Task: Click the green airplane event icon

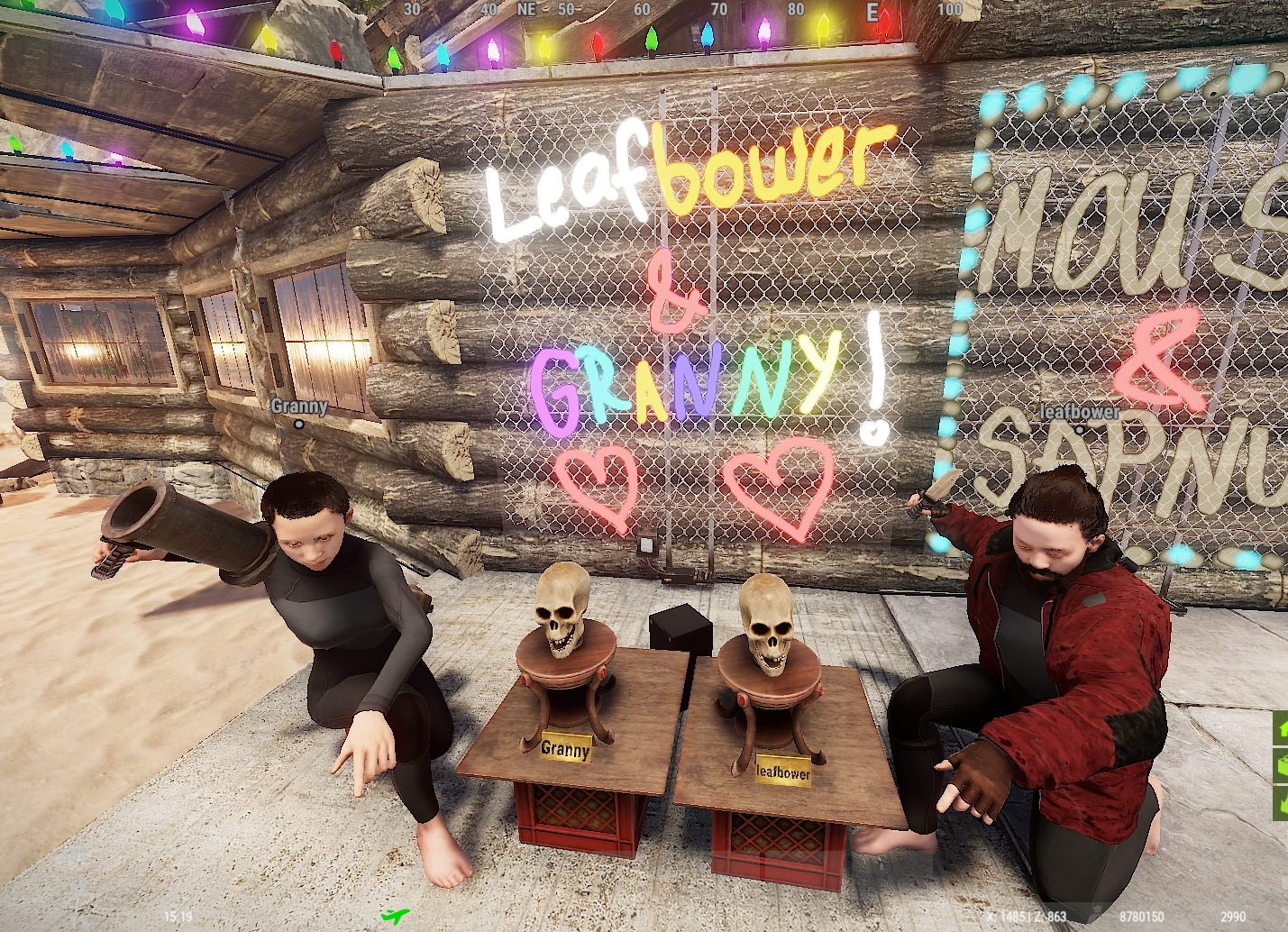Action: [394, 917]
